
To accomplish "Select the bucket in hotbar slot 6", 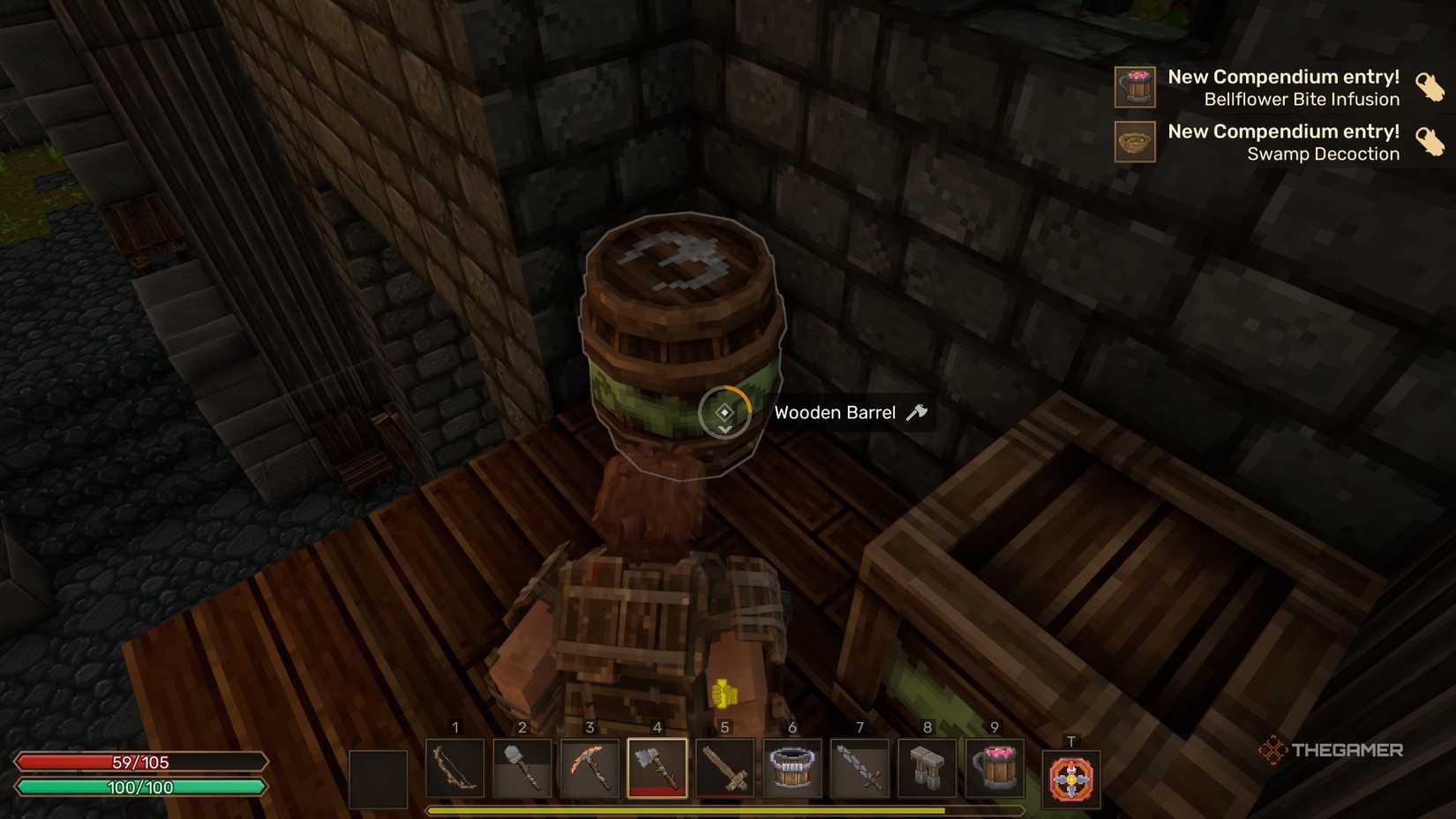I will pos(792,769).
